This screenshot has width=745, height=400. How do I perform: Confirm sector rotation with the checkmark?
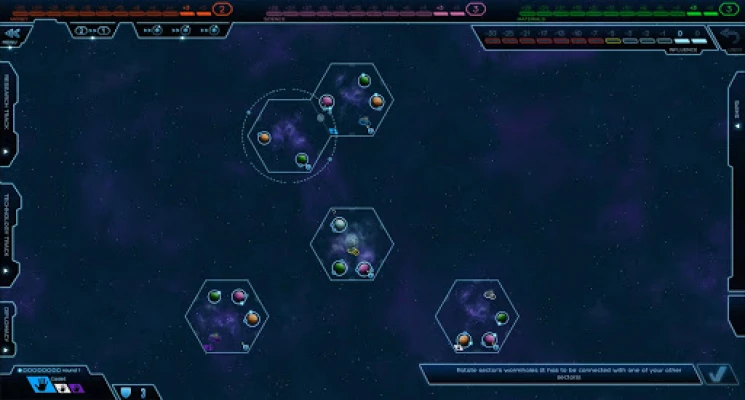point(714,375)
